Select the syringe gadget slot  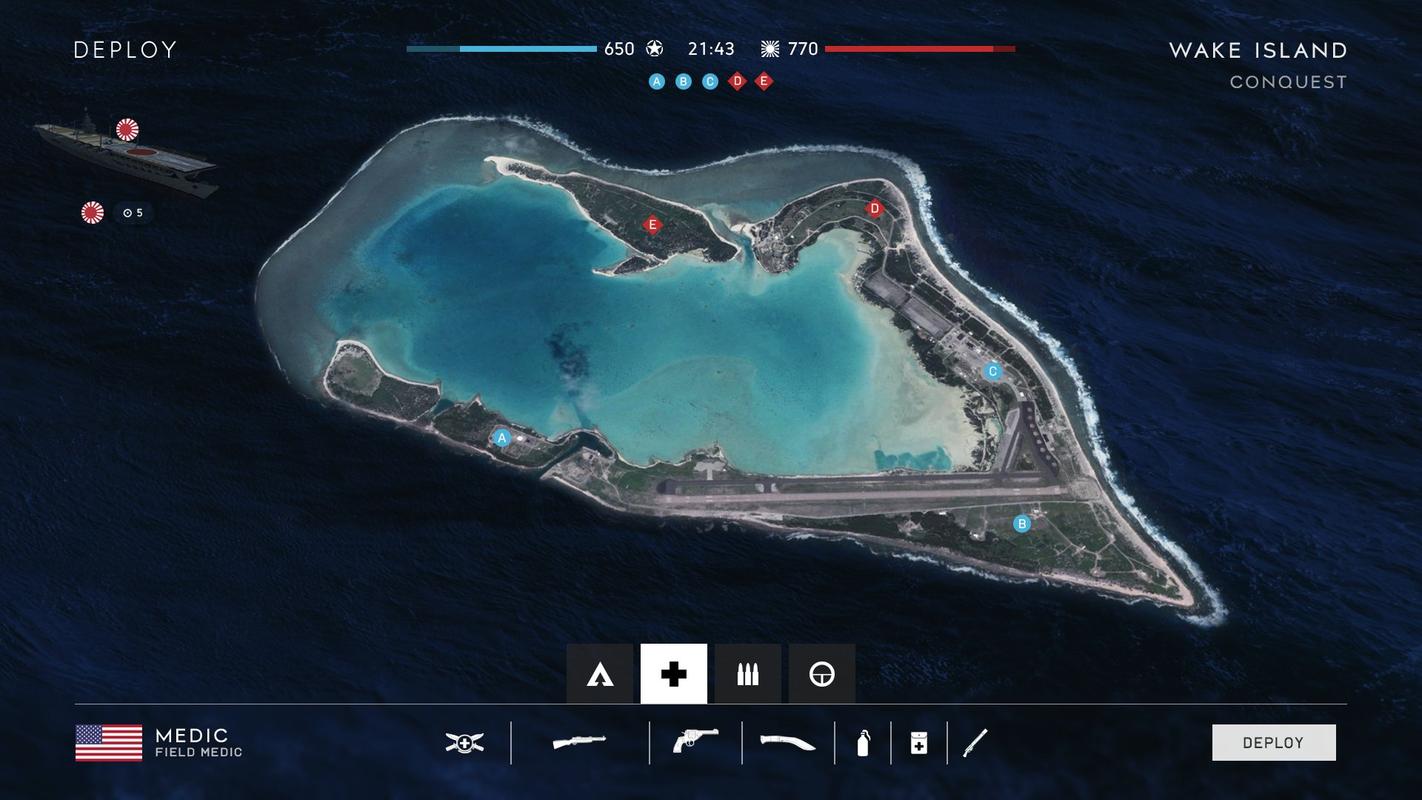coord(975,743)
